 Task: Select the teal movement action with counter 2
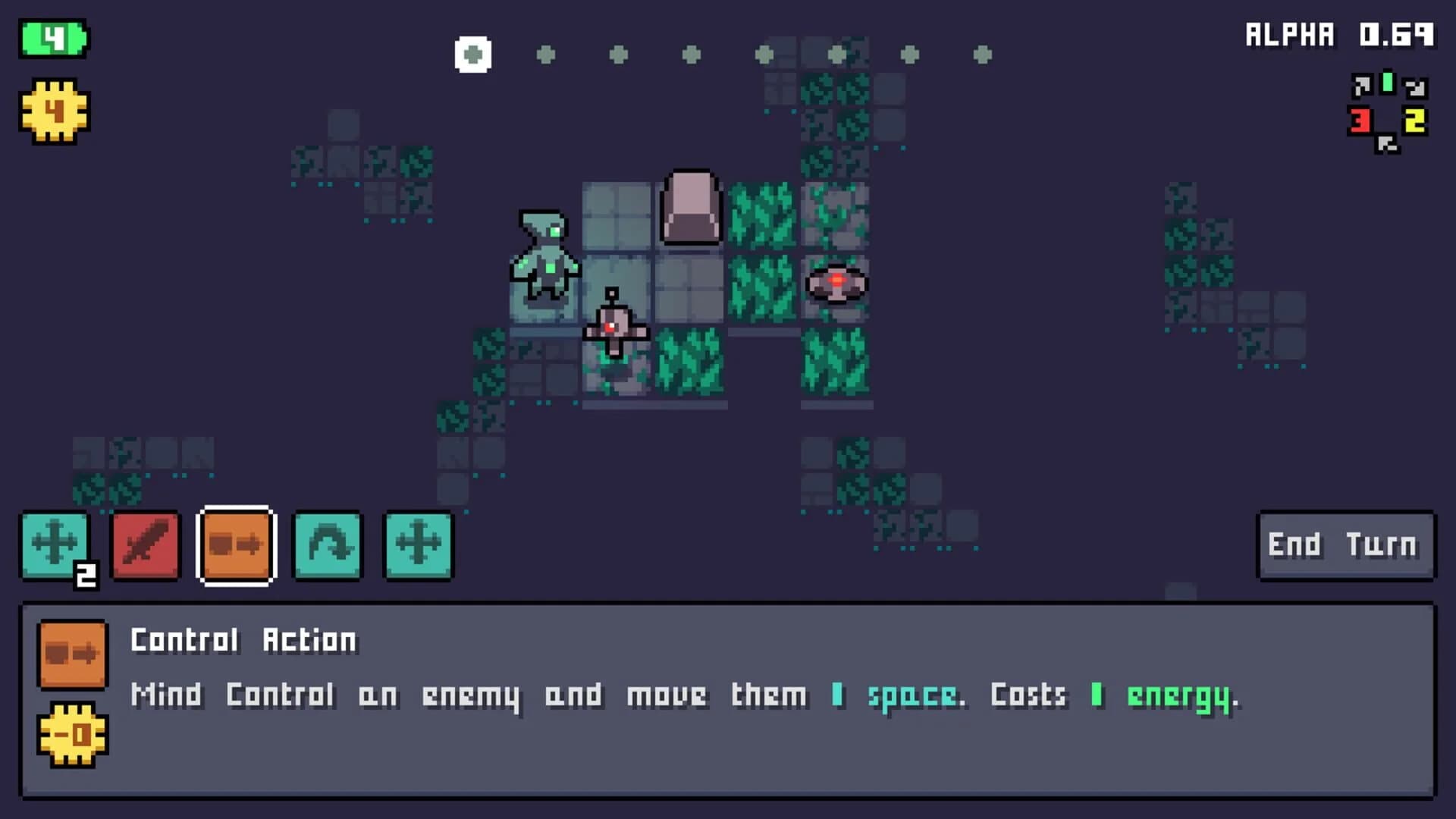click(x=55, y=544)
